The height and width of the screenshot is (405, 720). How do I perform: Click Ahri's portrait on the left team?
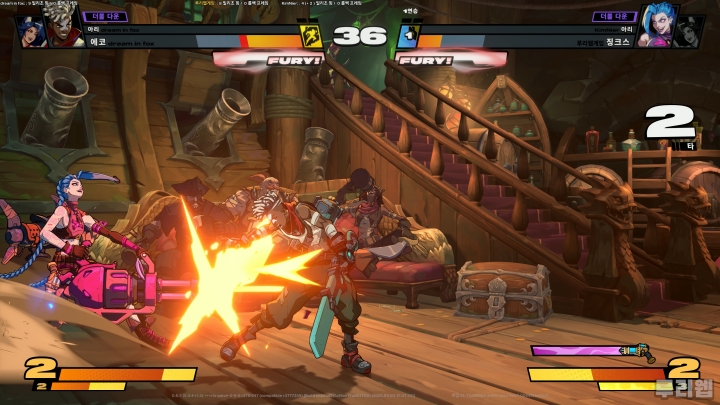[x=32, y=31]
